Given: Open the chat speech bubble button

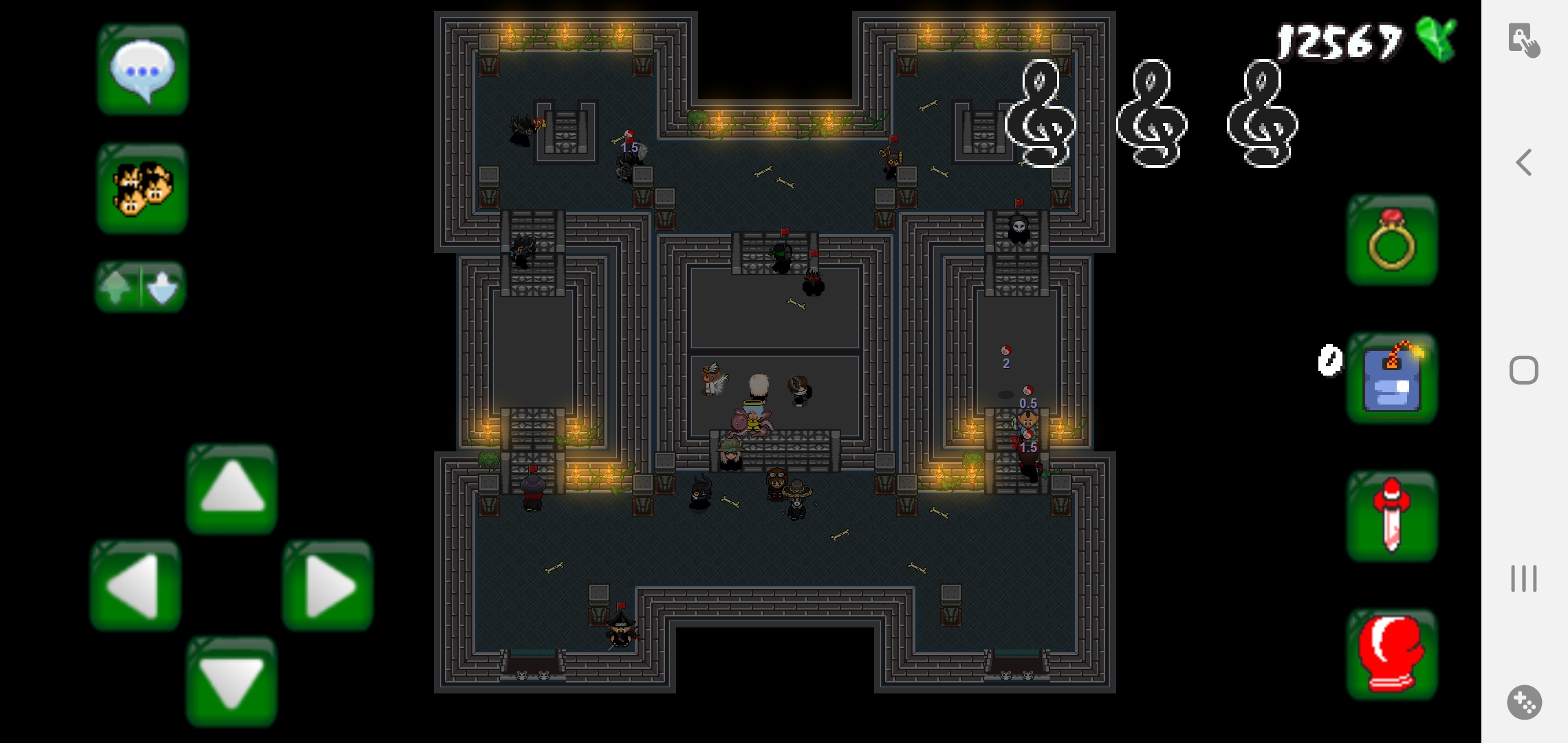Looking at the screenshot, I should [x=142, y=69].
